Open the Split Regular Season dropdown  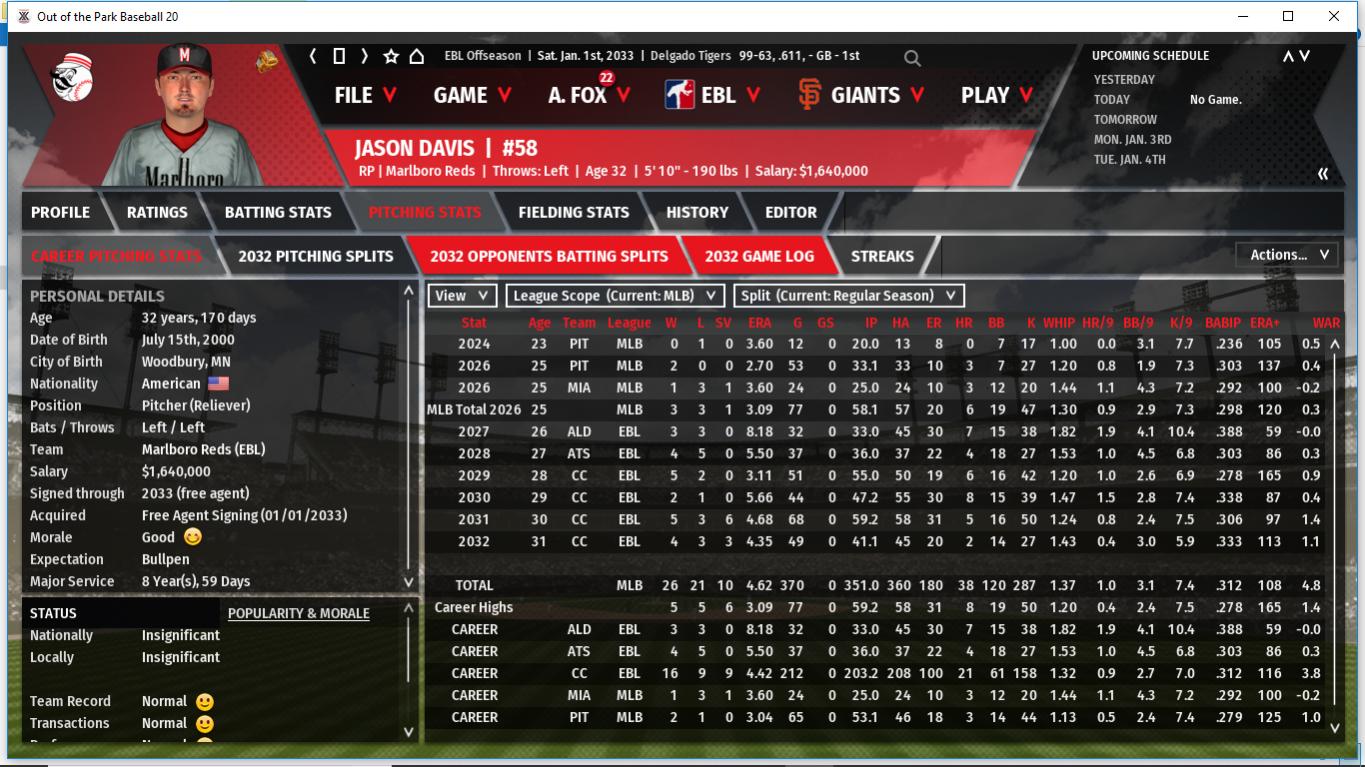coord(849,296)
